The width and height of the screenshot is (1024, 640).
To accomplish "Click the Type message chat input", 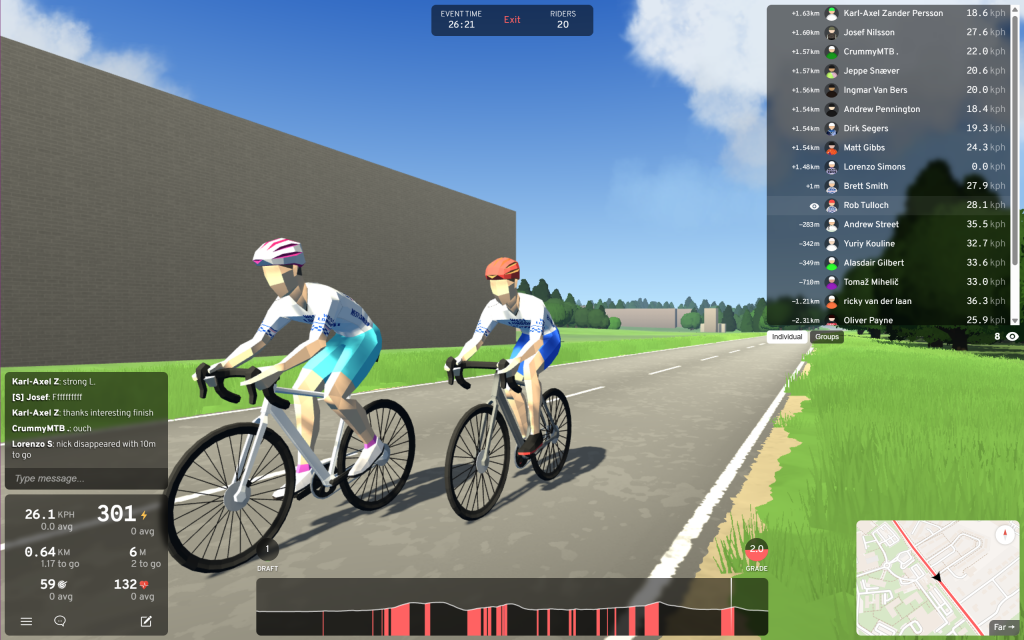I will (x=85, y=479).
